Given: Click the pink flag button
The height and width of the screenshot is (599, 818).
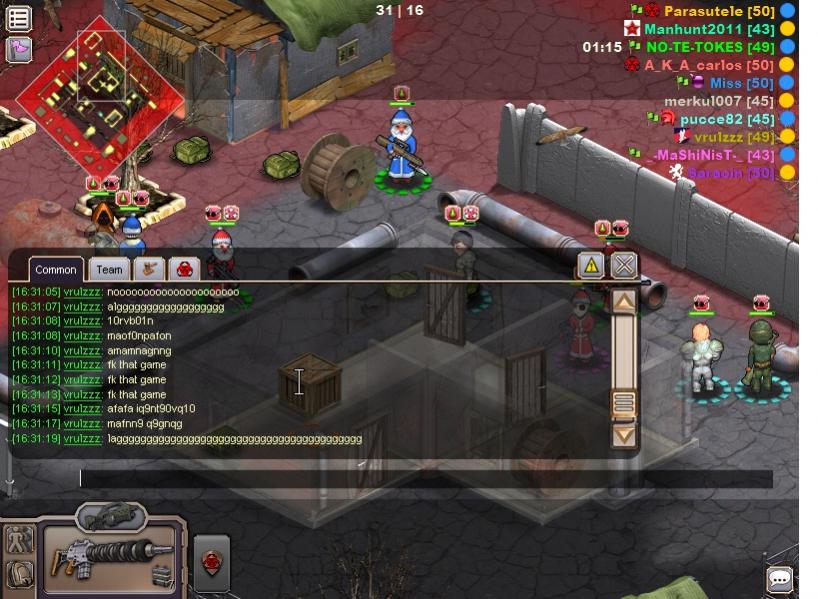Looking at the screenshot, I should (19, 49).
